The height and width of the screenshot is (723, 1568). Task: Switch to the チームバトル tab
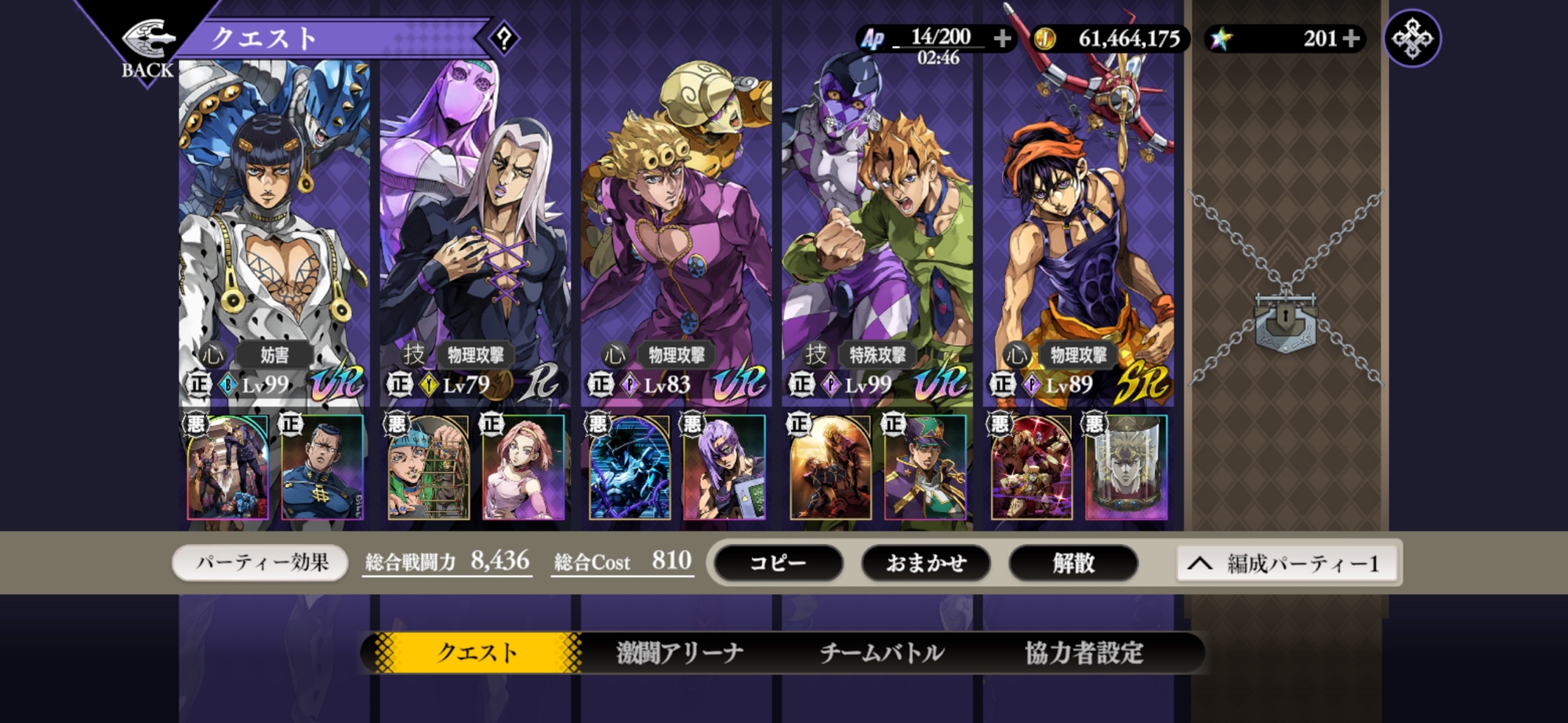(882, 652)
